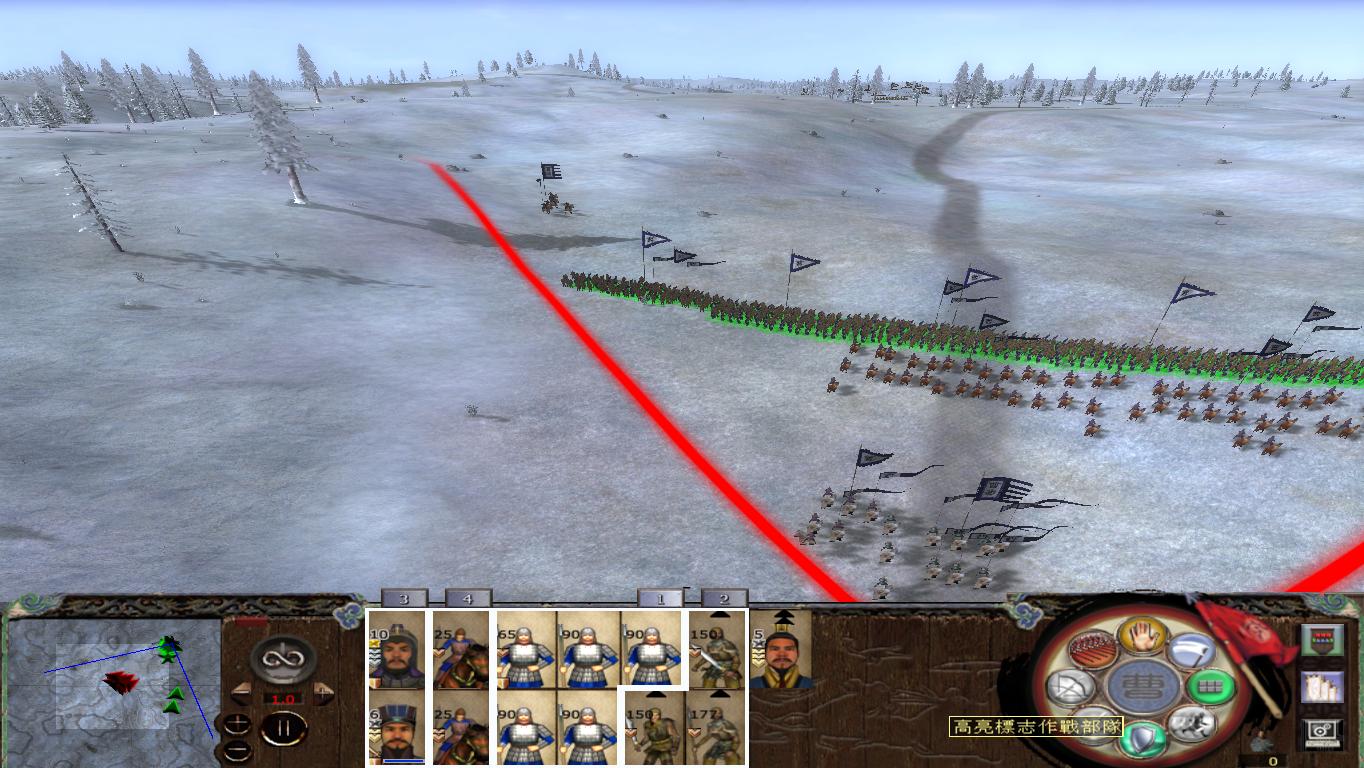Click the halt hand icon on the radial menu
Image resolution: width=1364 pixels, height=768 pixels.
(x=1143, y=637)
